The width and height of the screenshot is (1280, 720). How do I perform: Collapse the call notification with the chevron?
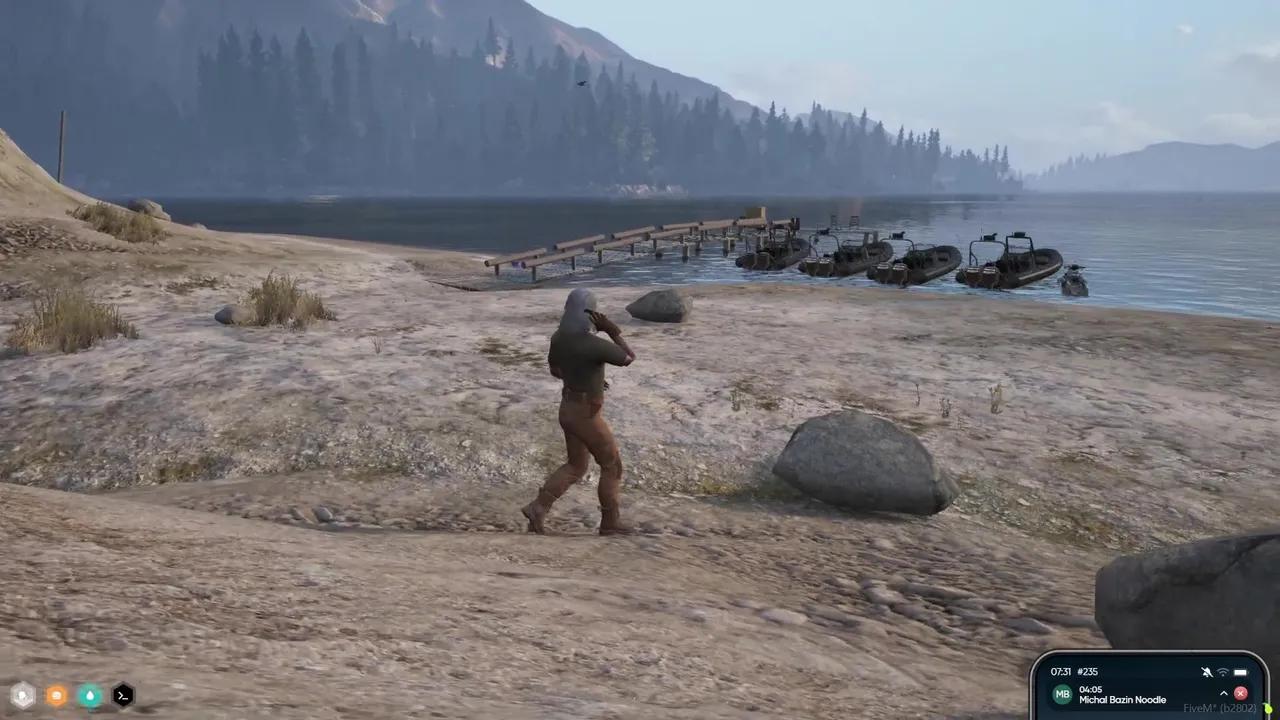point(1224,693)
